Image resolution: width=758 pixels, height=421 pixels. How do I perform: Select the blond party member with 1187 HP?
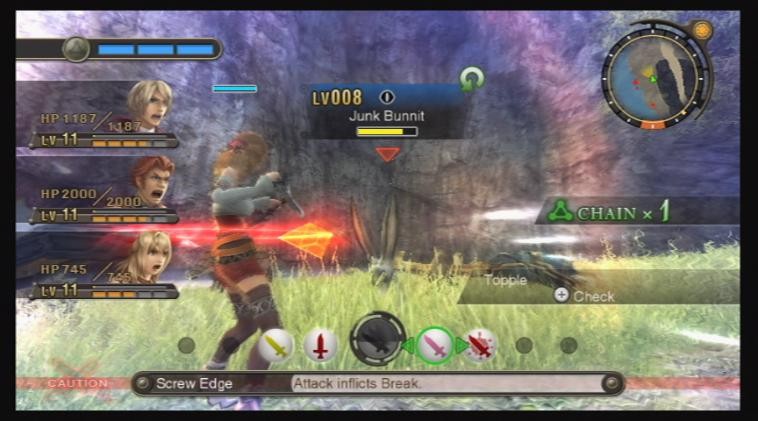coord(148,106)
